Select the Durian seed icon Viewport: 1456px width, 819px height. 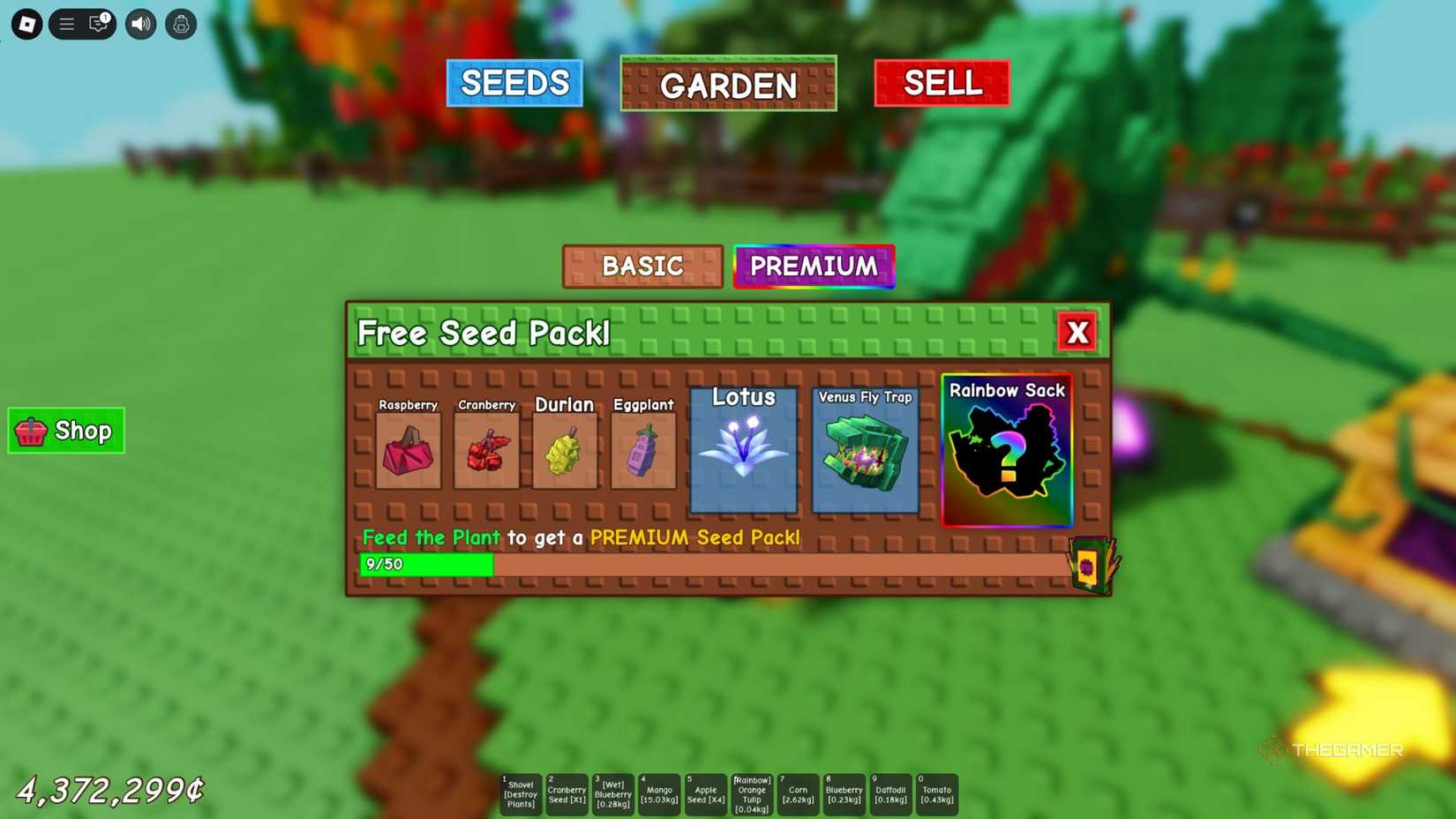click(566, 452)
